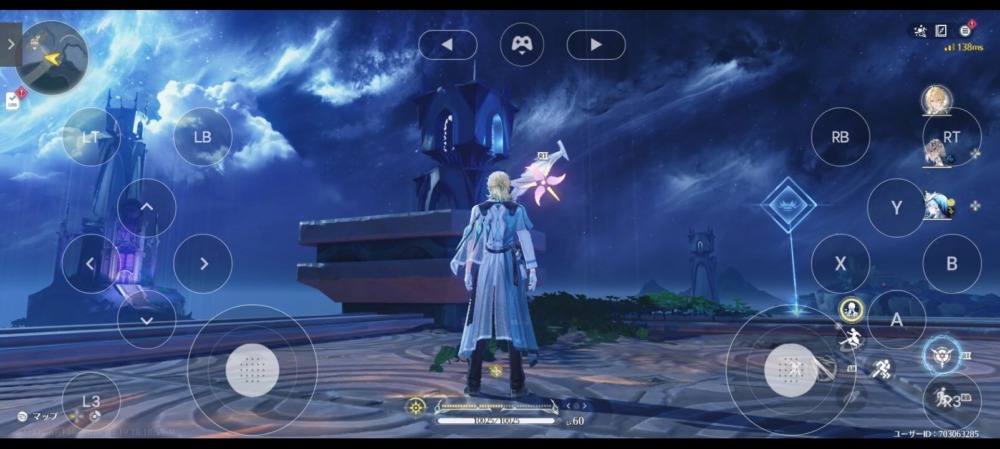Open the sparkle figure icon in top bar

click(919, 31)
